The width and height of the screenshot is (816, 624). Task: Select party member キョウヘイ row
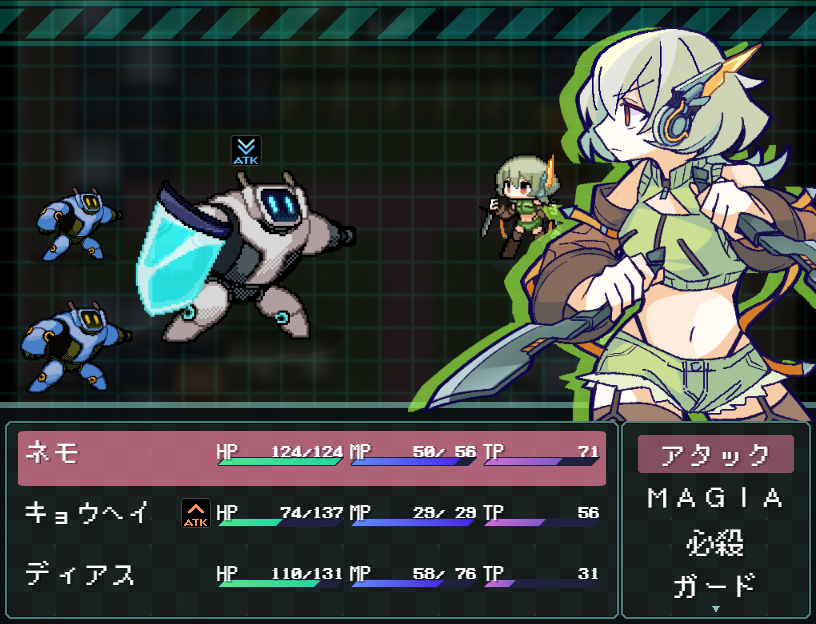pyautogui.click(x=311, y=513)
